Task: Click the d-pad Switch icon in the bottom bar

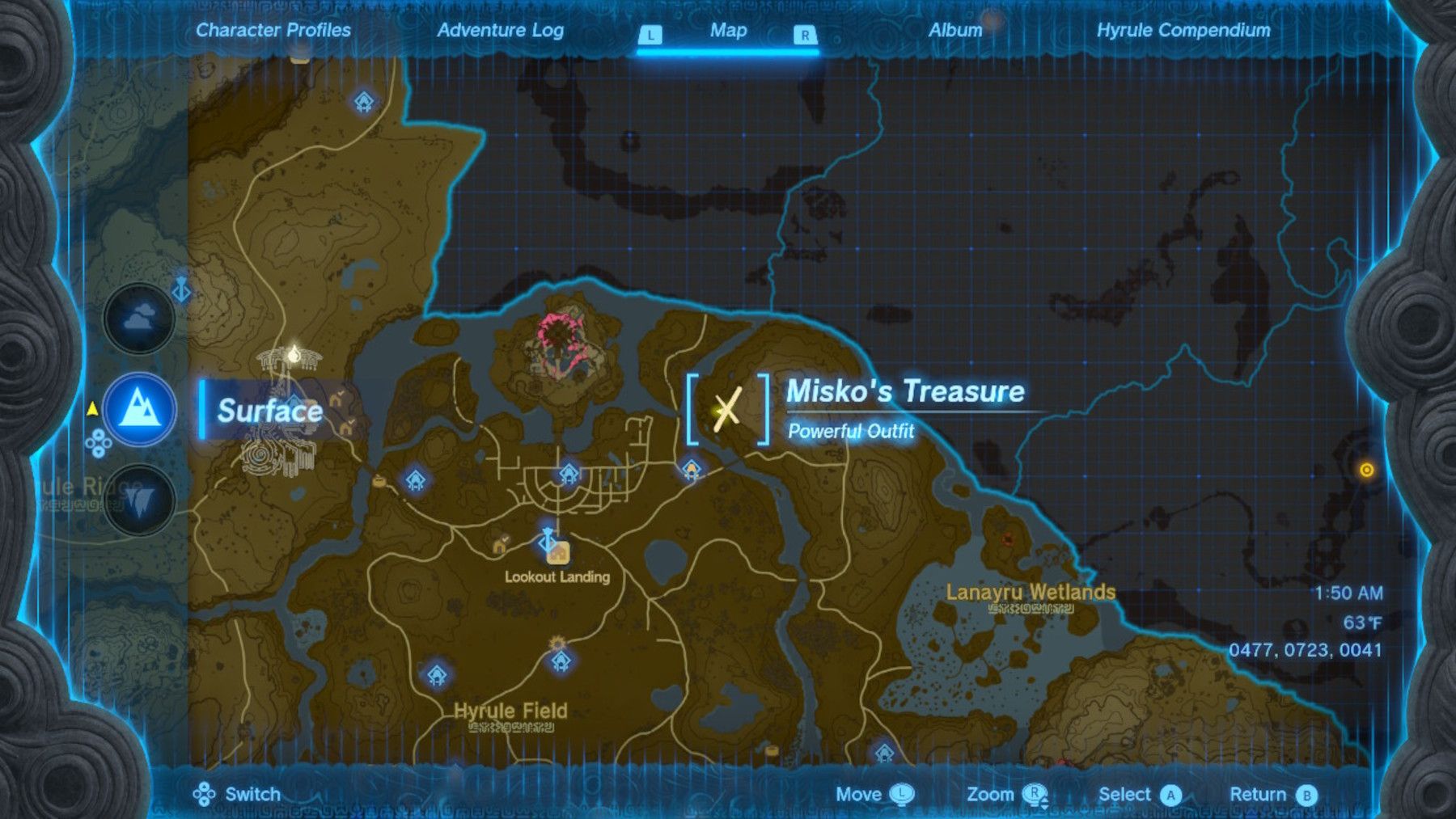Action: point(205,794)
